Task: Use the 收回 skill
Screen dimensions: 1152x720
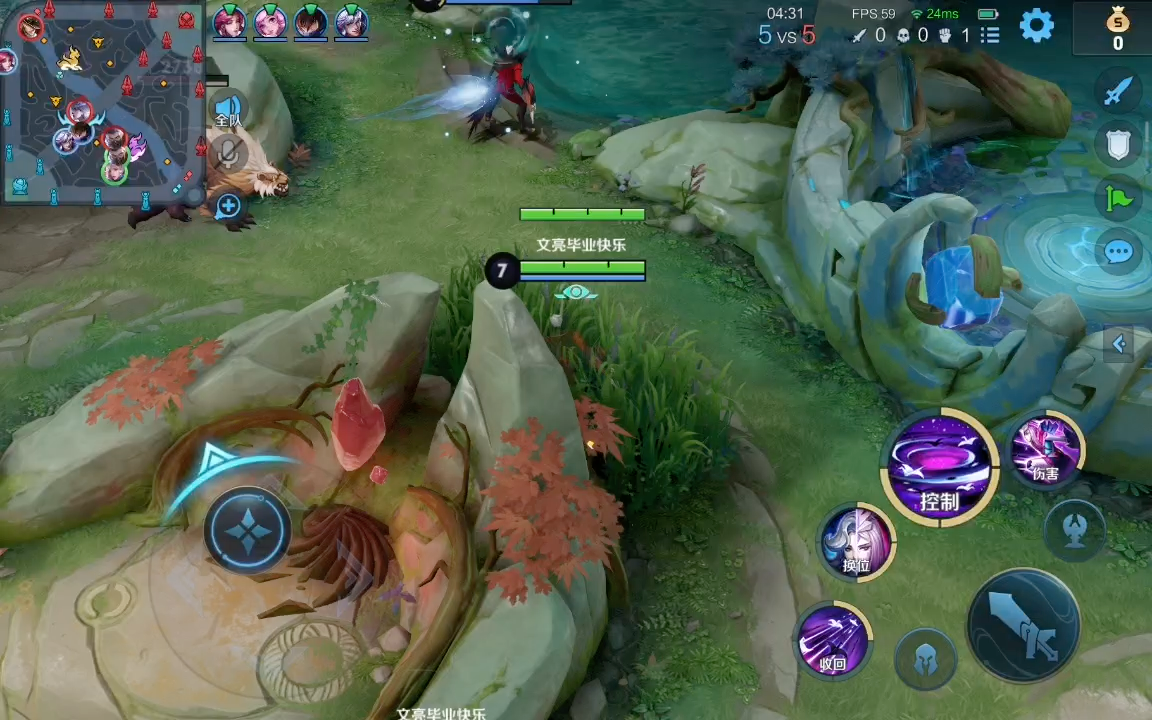Action: (832, 640)
